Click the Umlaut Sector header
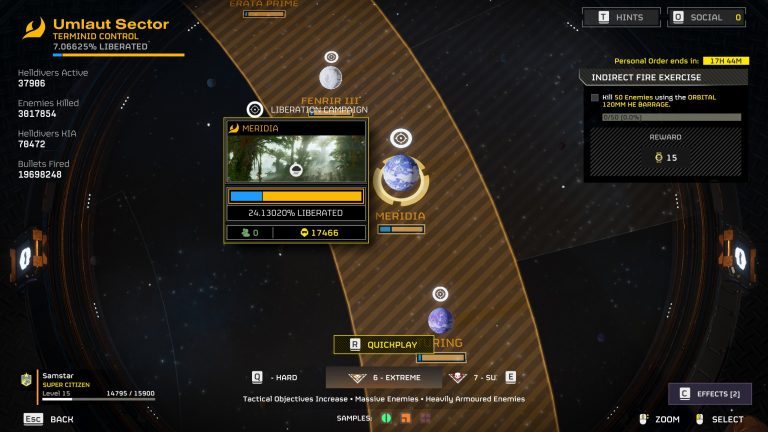768x432 pixels. 110,24
